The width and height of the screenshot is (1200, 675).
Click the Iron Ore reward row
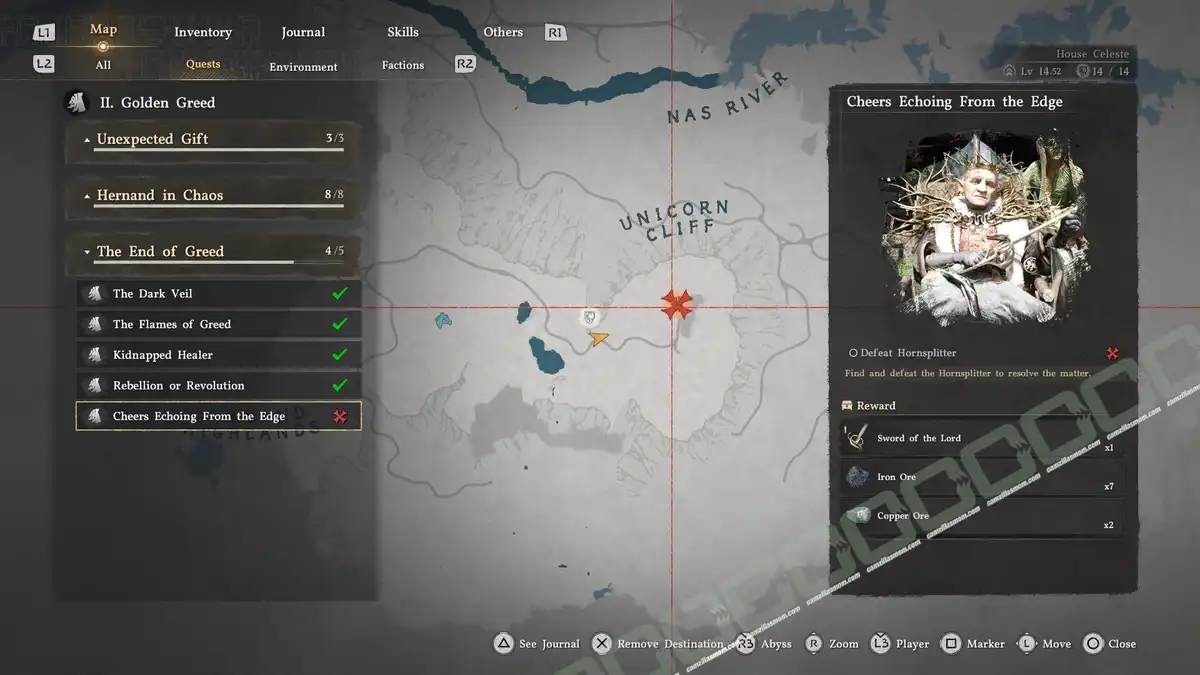point(980,477)
